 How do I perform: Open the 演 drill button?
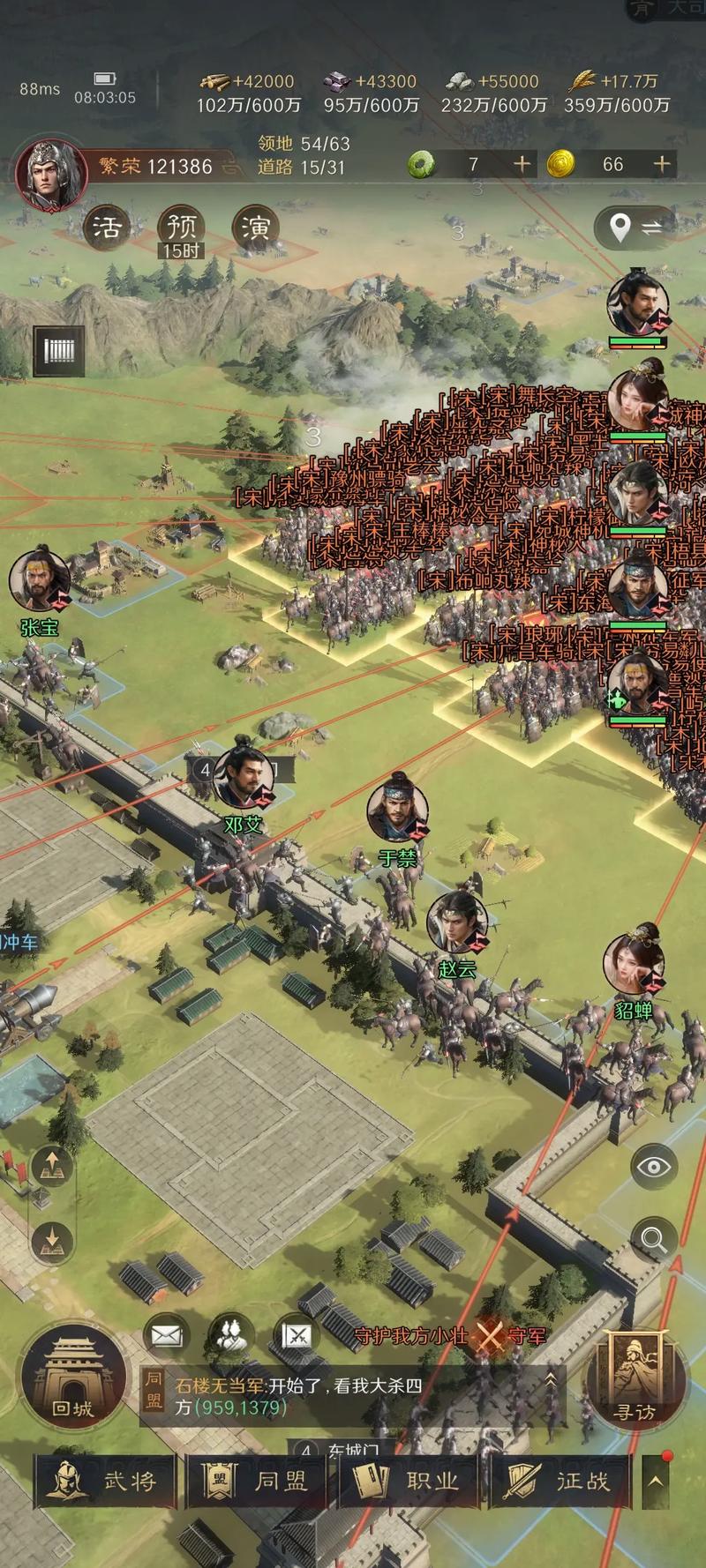(x=256, y=228)
